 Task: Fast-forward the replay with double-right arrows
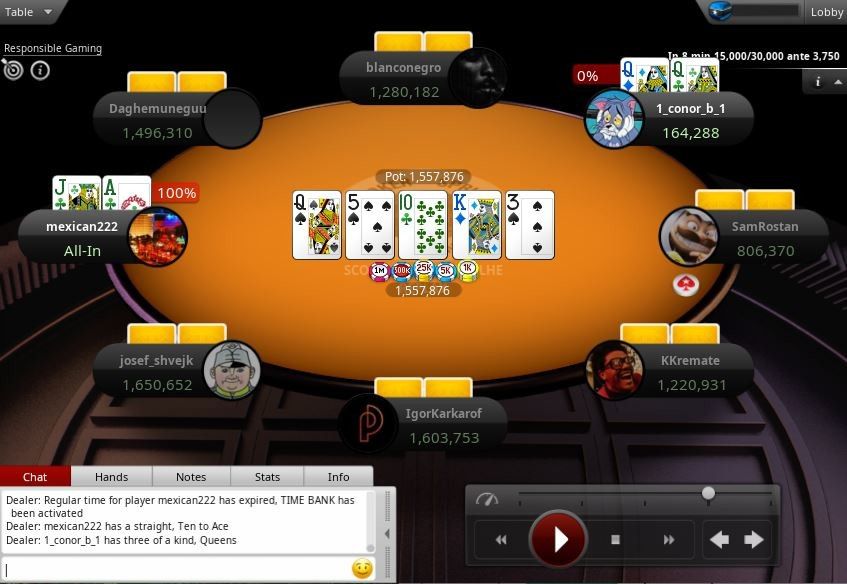[x=668, y=540]
